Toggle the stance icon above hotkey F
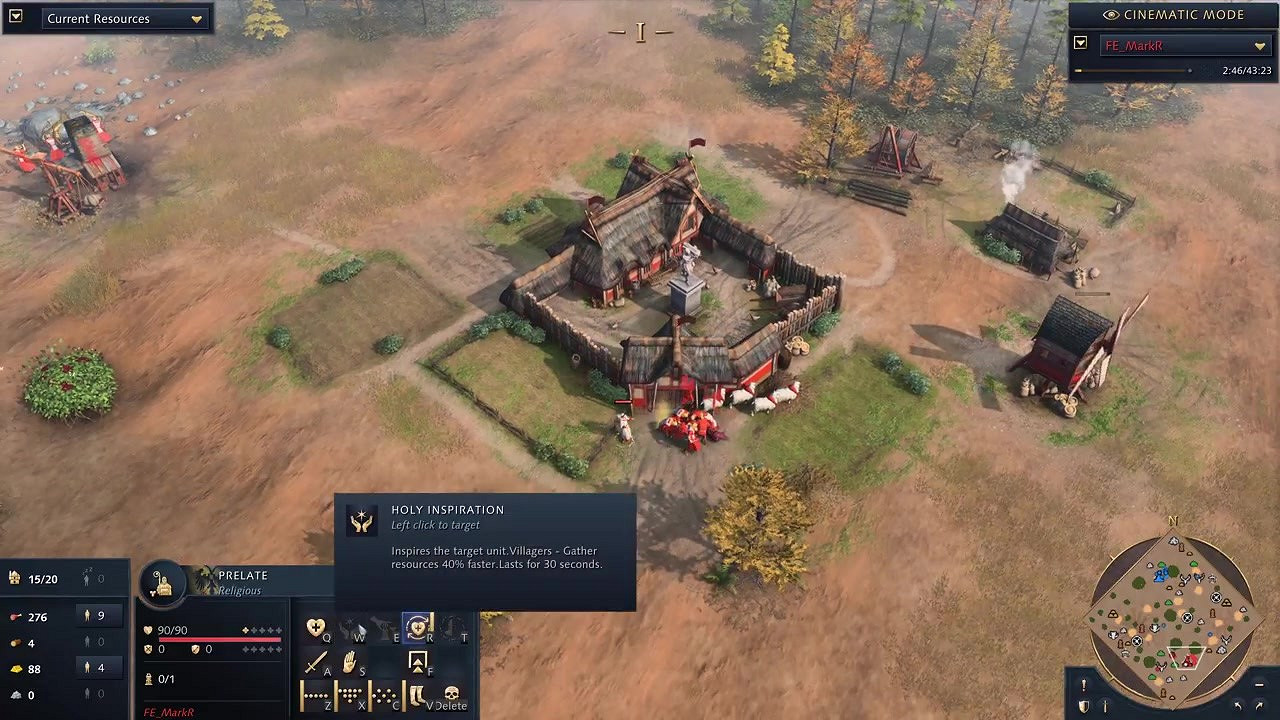 [x=418, y=661]
